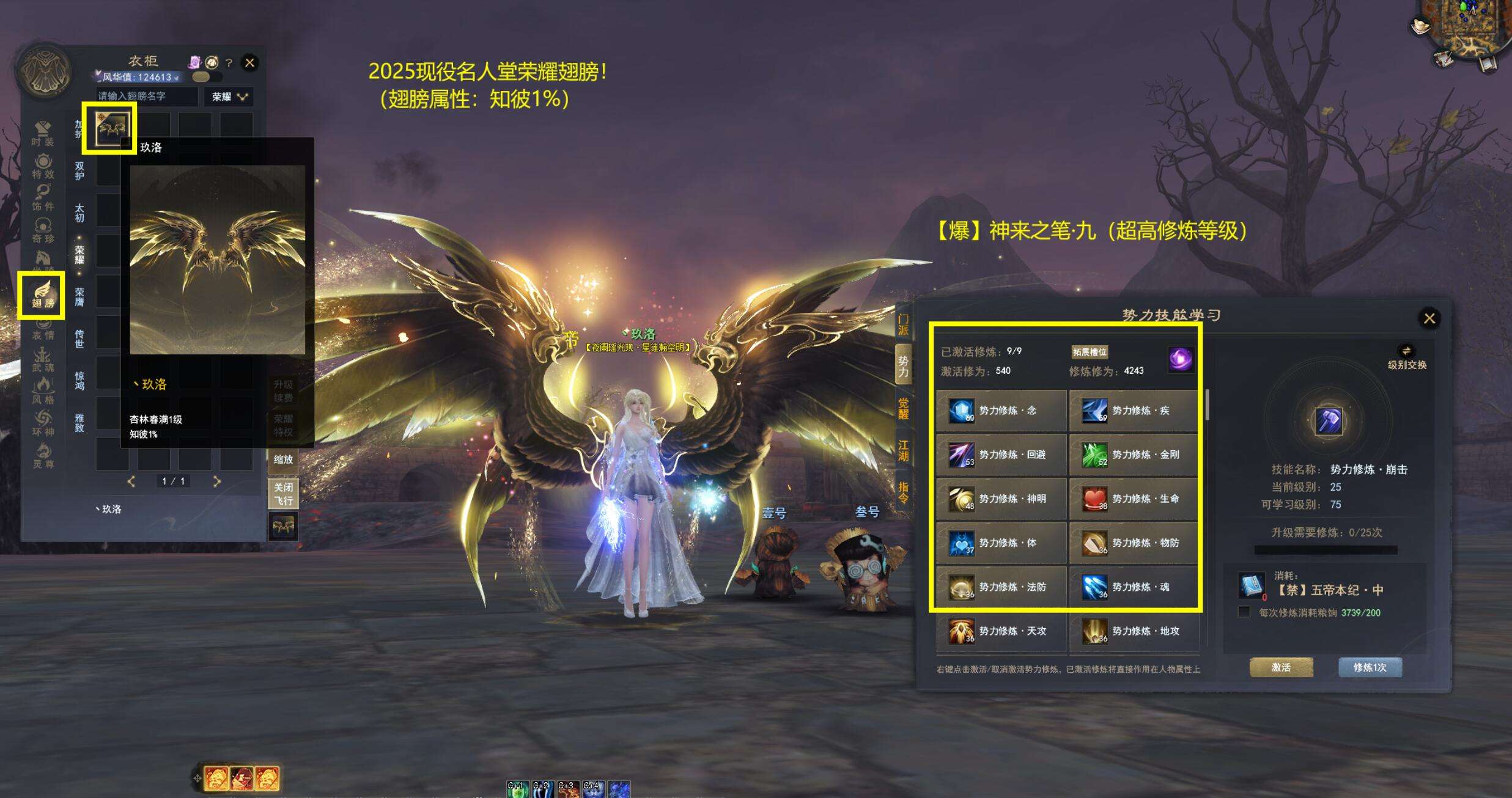Click the 修炼1次 train button

click(1370, 667)
